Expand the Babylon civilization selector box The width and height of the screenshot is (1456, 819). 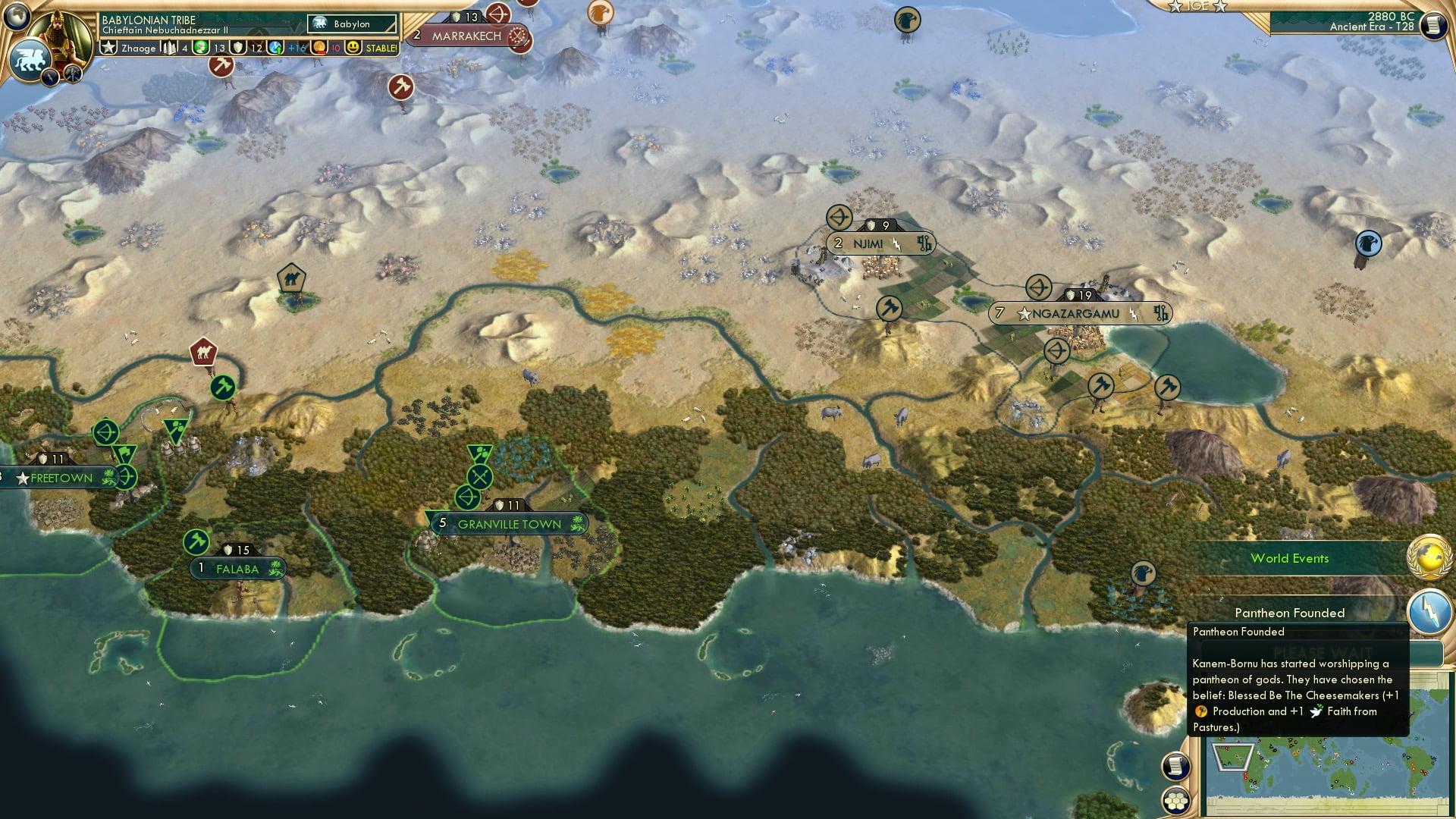[353, 24]
